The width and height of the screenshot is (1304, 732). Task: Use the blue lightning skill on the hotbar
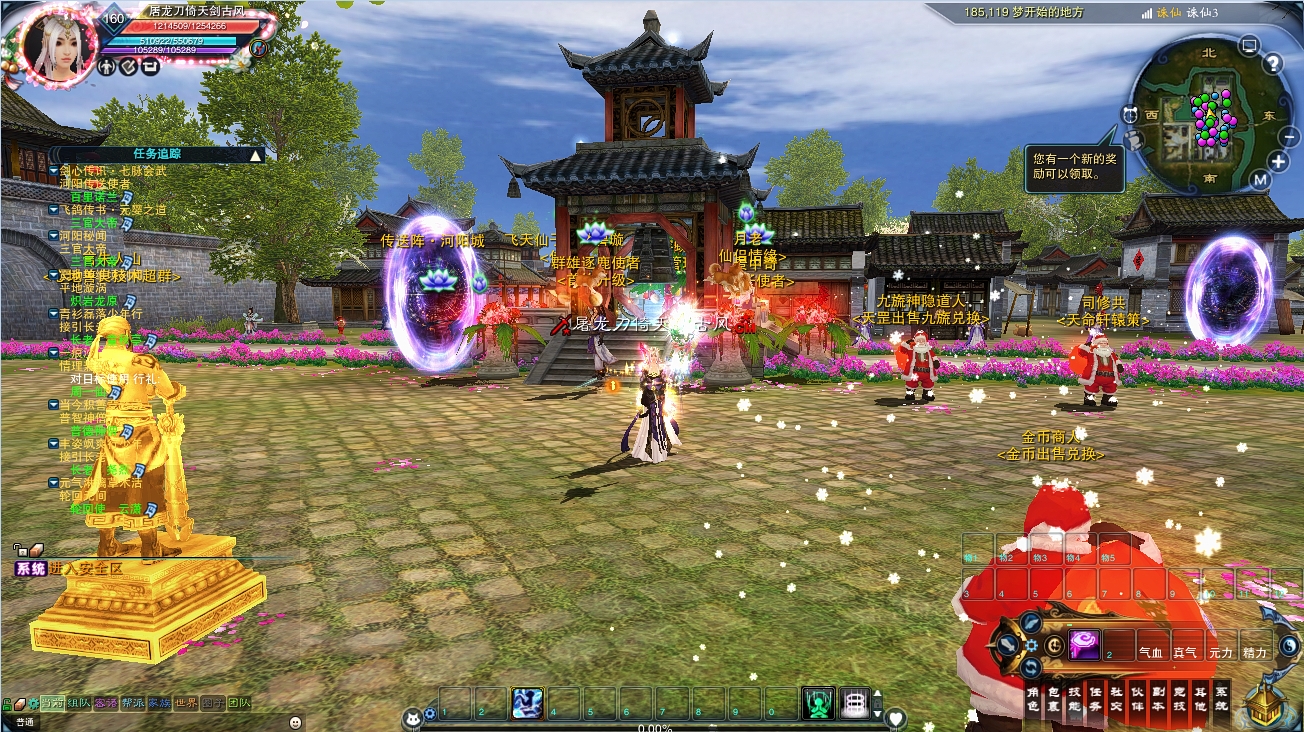pos(527,704)
